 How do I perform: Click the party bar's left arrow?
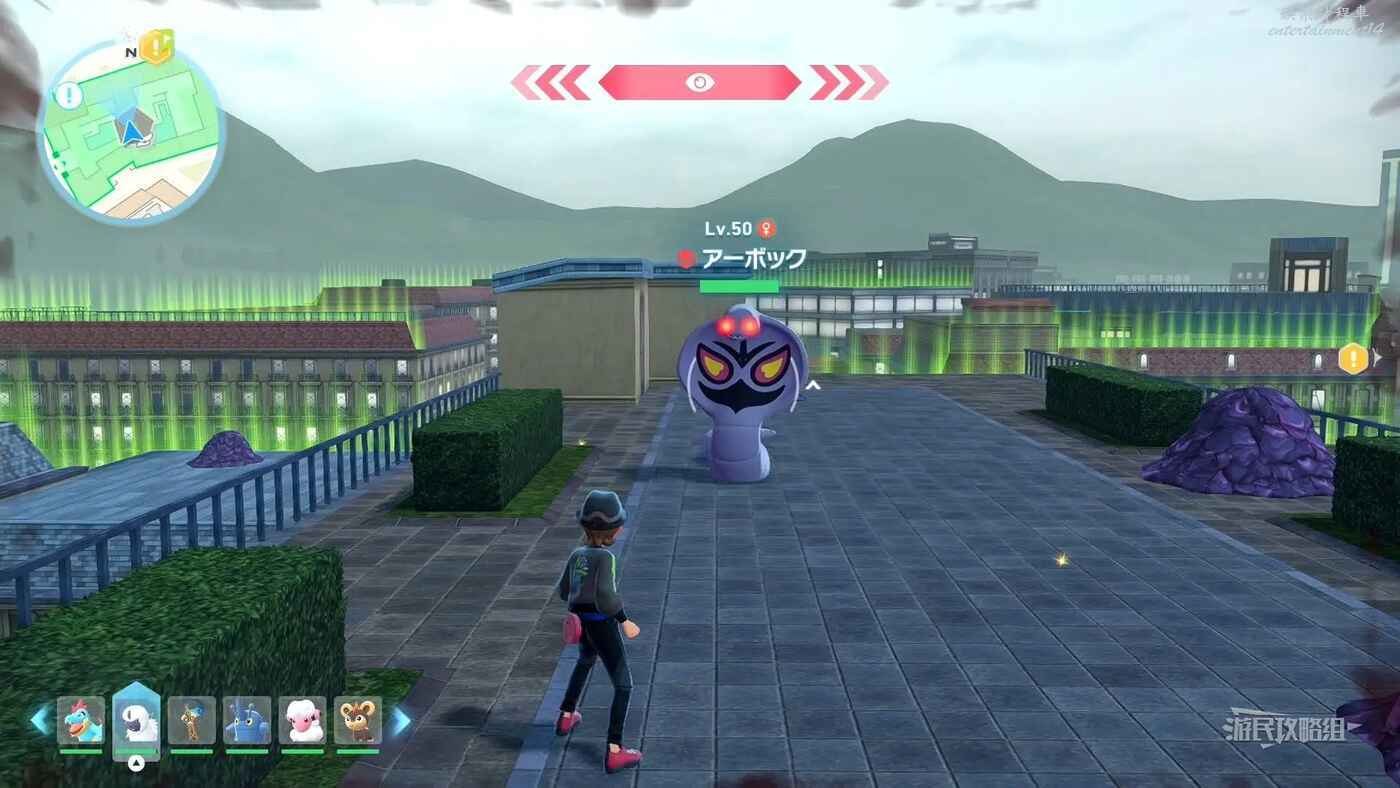tap(40, 720)
